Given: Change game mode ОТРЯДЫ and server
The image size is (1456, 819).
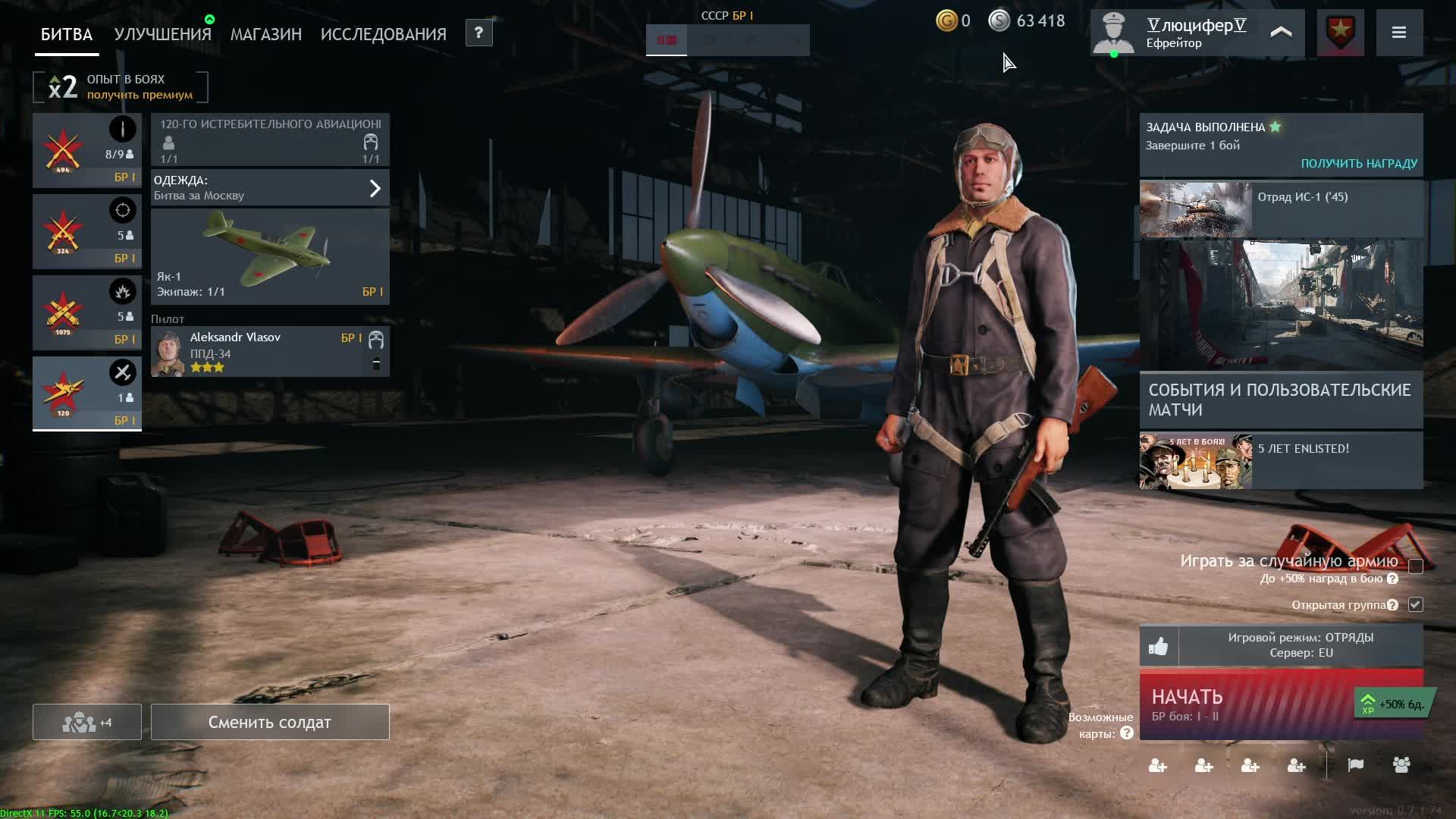Looking at the screenshot, I should (1300, 645).
